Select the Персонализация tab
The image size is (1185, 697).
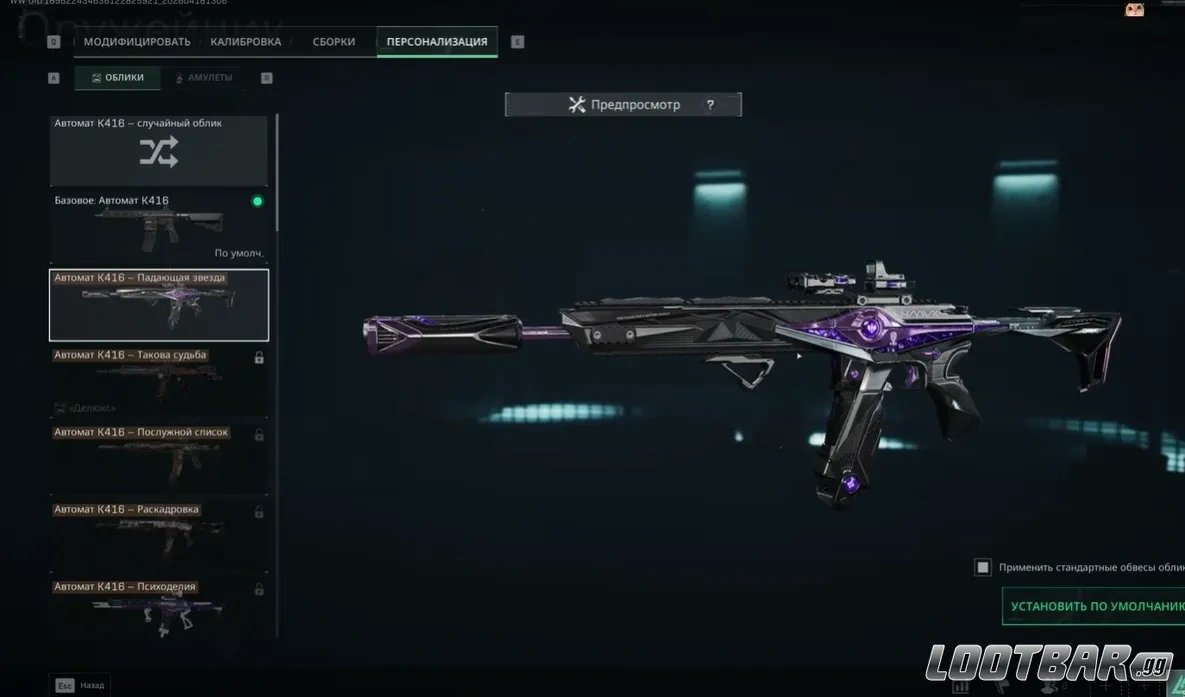pyautogui.click(x=437, y=42)
